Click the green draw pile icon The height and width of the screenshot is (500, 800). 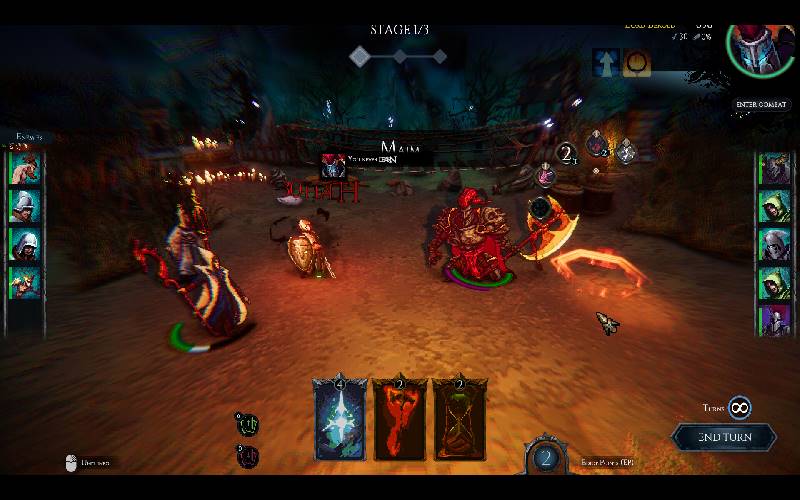[244, 423]
